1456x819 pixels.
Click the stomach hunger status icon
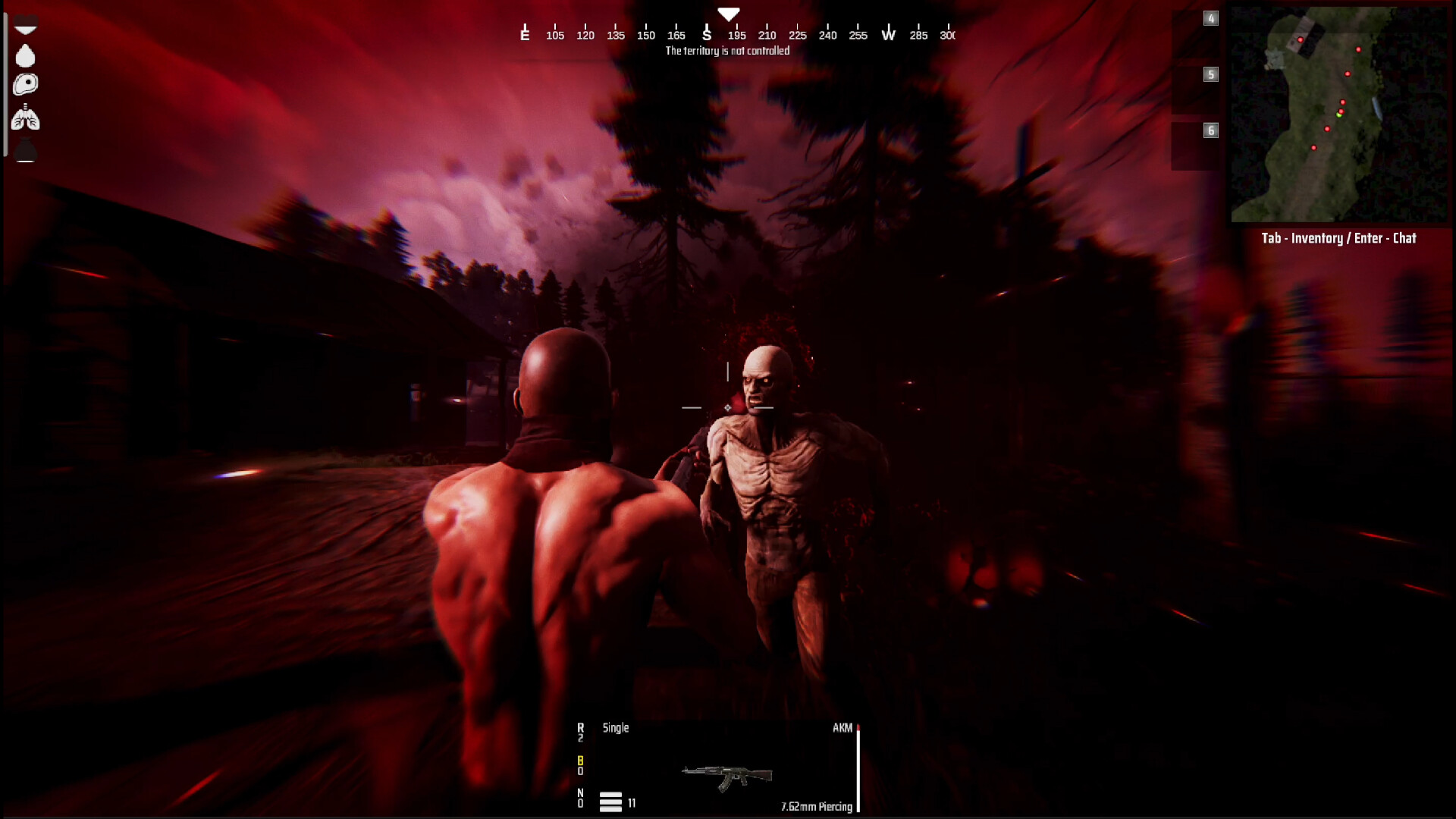(x=26, y=85)
